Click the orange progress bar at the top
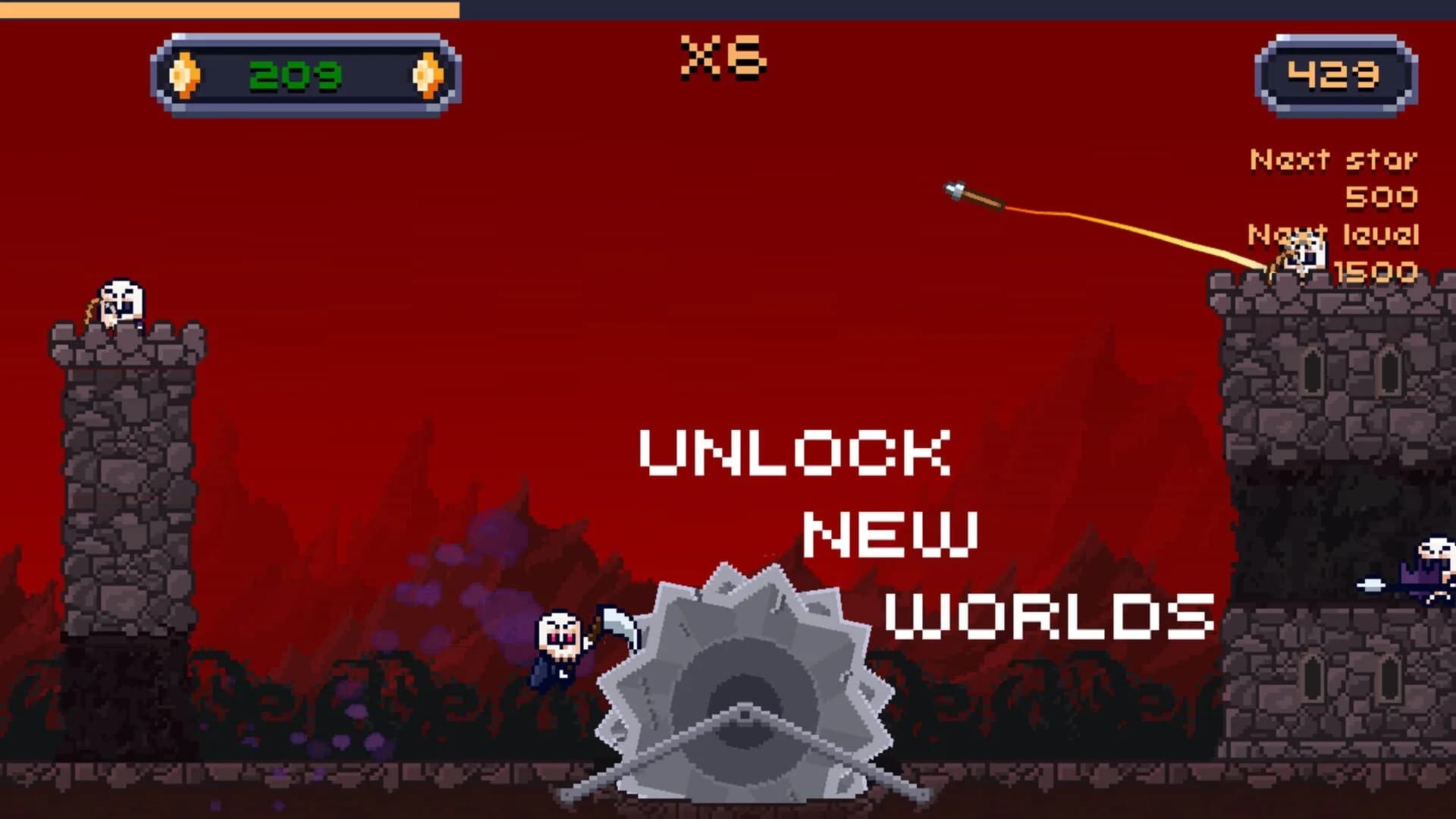1456x819 pixels. click(227, 9)
